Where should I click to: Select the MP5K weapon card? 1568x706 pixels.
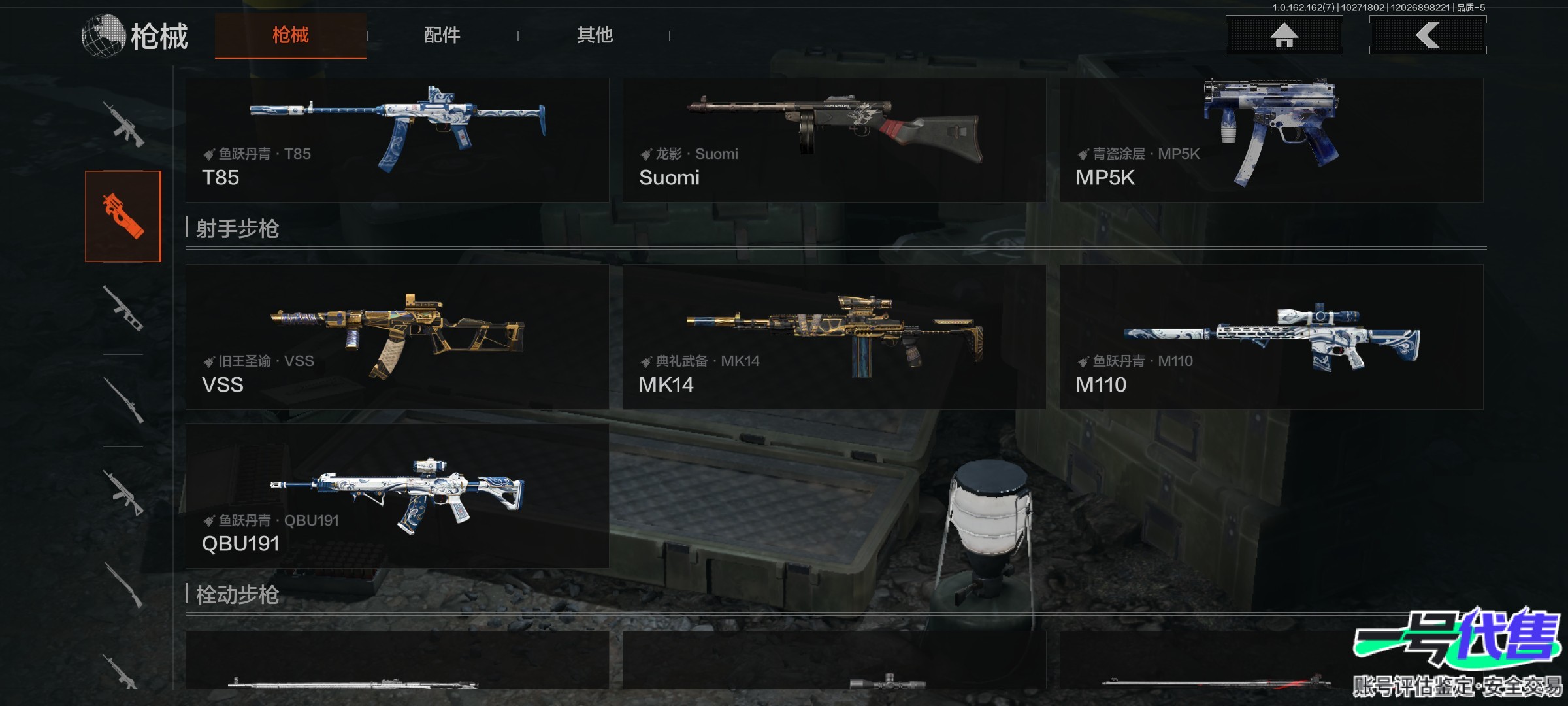1271,140
